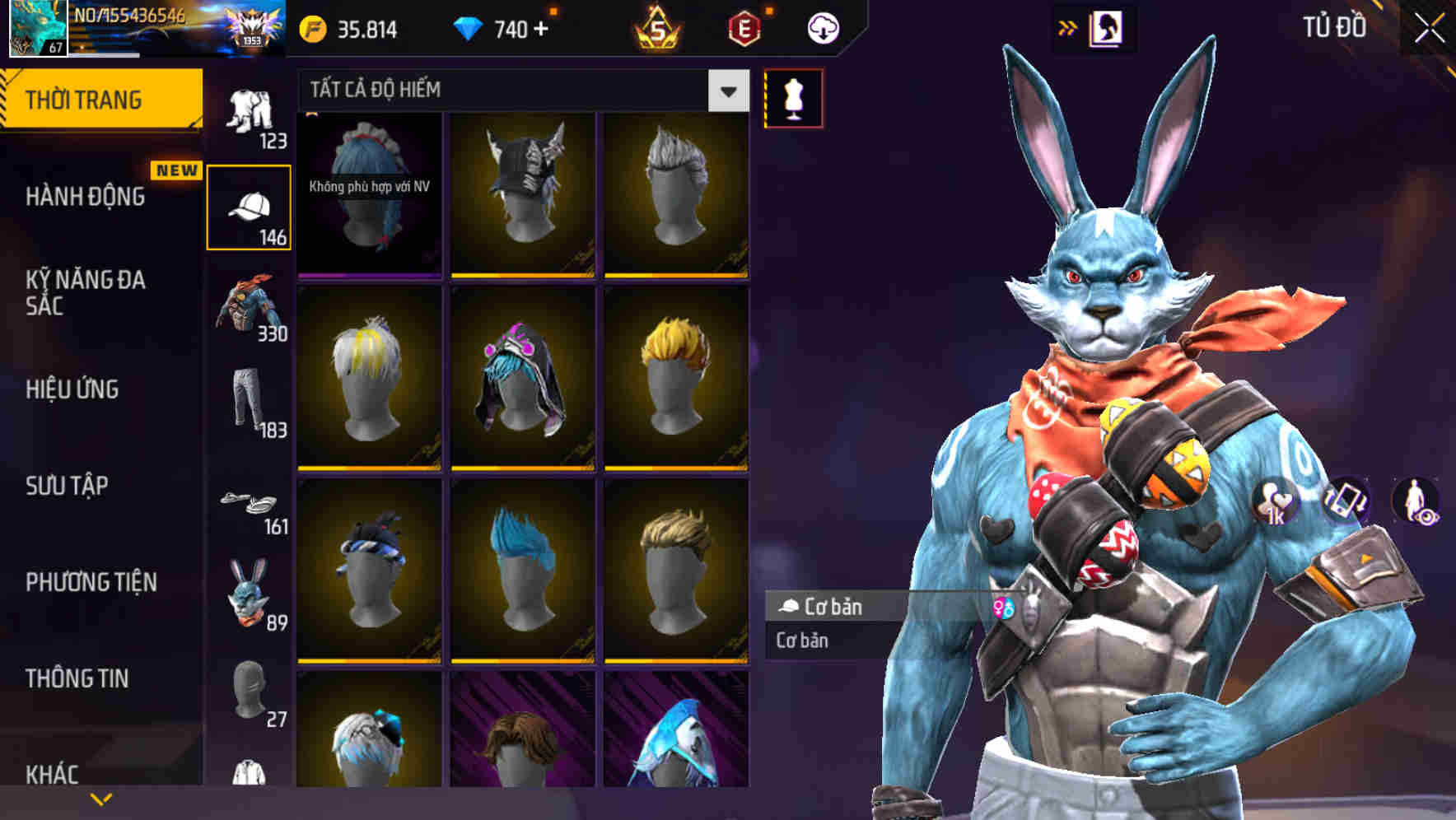Image resolution: width=1456 pixels, height=820 pixels.
Task: Open the PHƯƠNG TIỆN section
Action: [92, 581]
